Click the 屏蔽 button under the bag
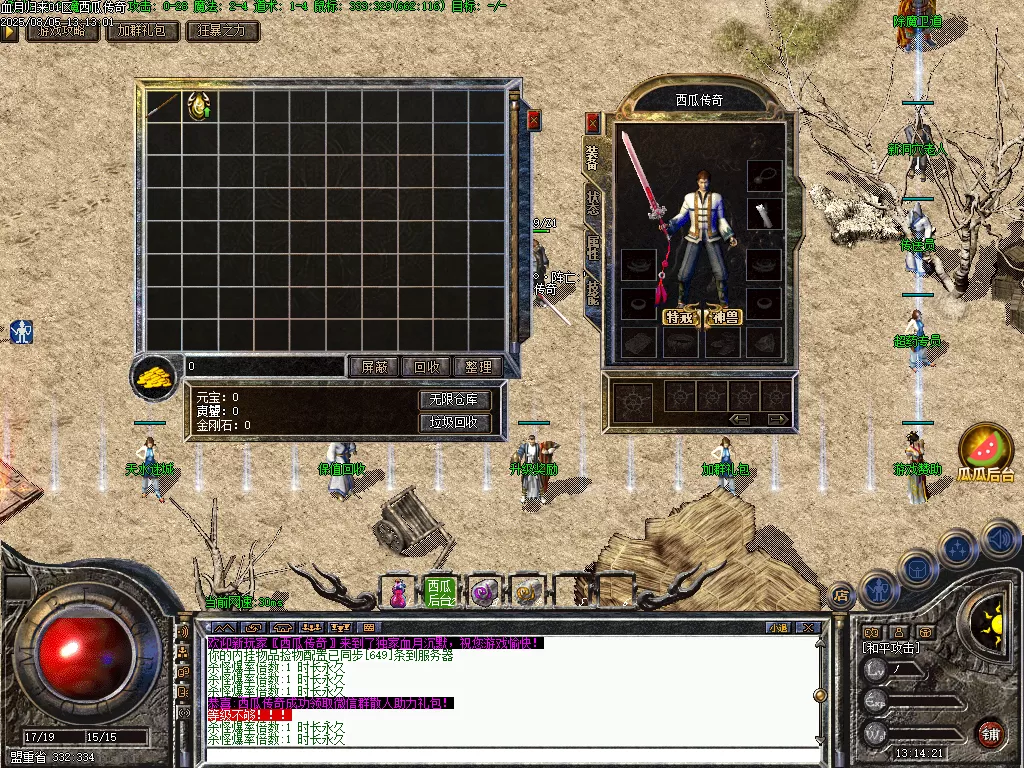This screenshot has width=1024, height=768. 374,367
